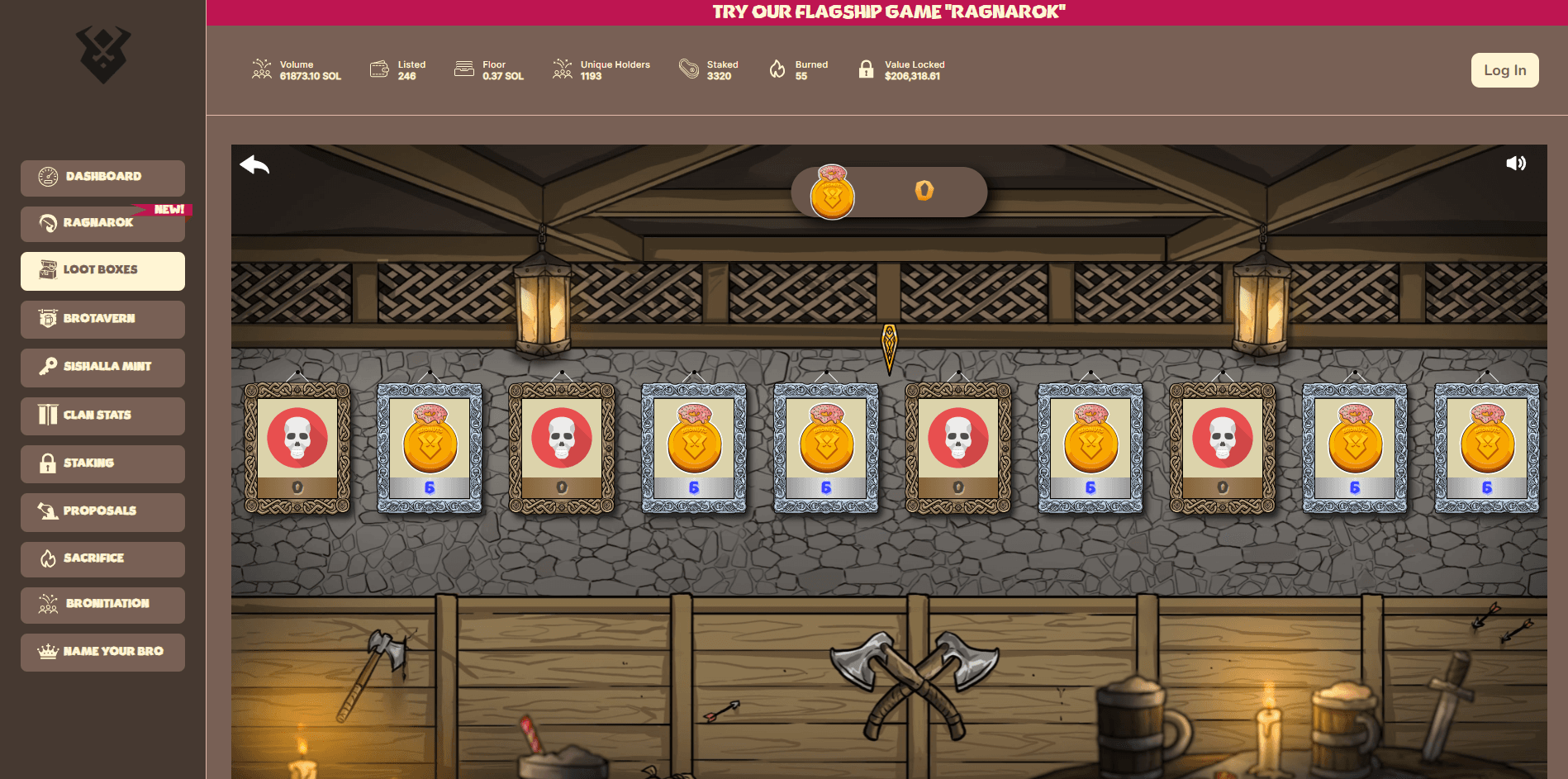Viewport: 1568px width, 779px height.
Task: Follow the Ragnarok flagship game banner
Action: [x=888, y=12]
